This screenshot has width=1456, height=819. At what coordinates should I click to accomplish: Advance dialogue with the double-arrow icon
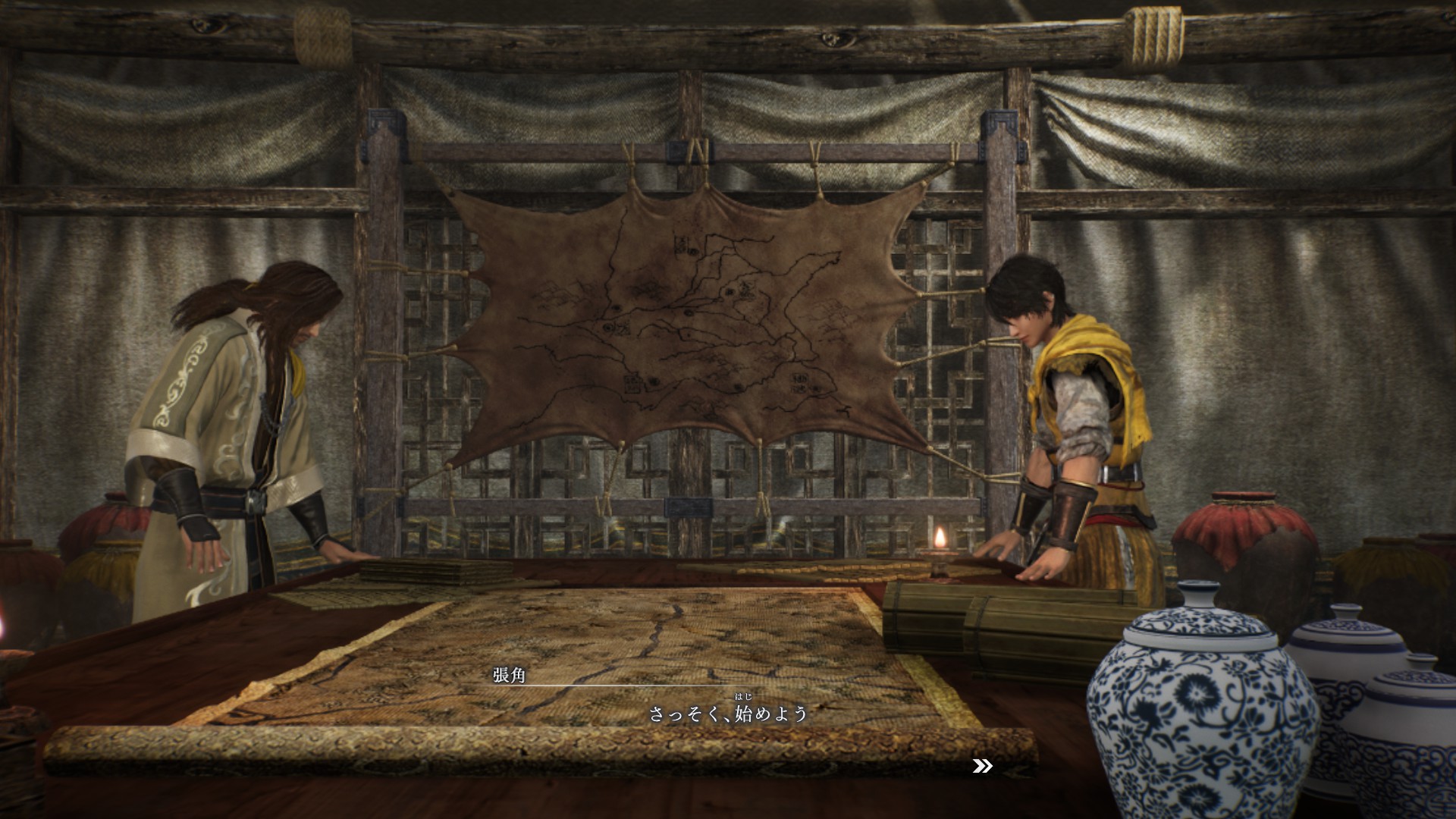pyautogui.click(x=982, y=767)
